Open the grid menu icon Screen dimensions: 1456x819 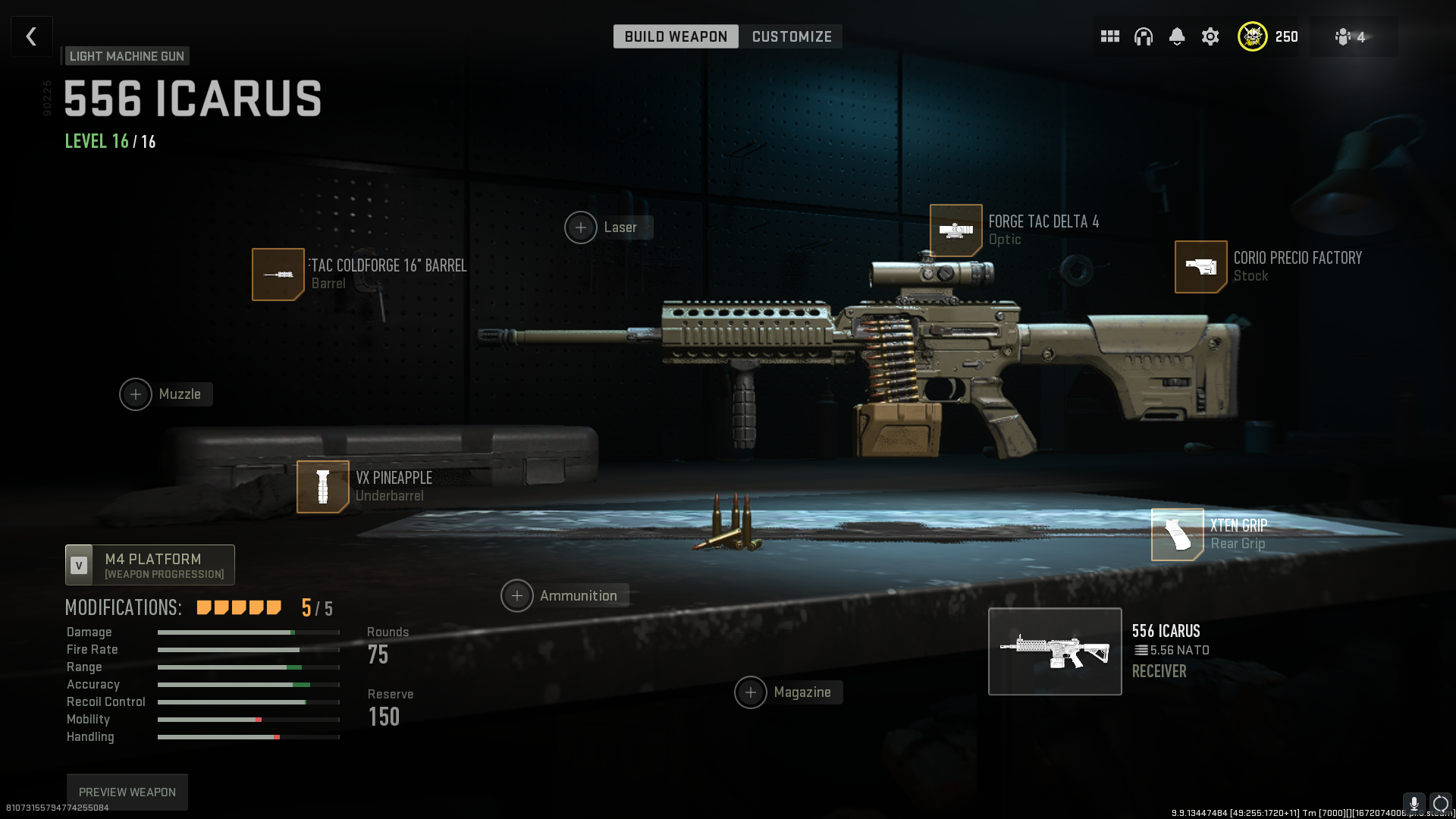(x=1109, y=36)
